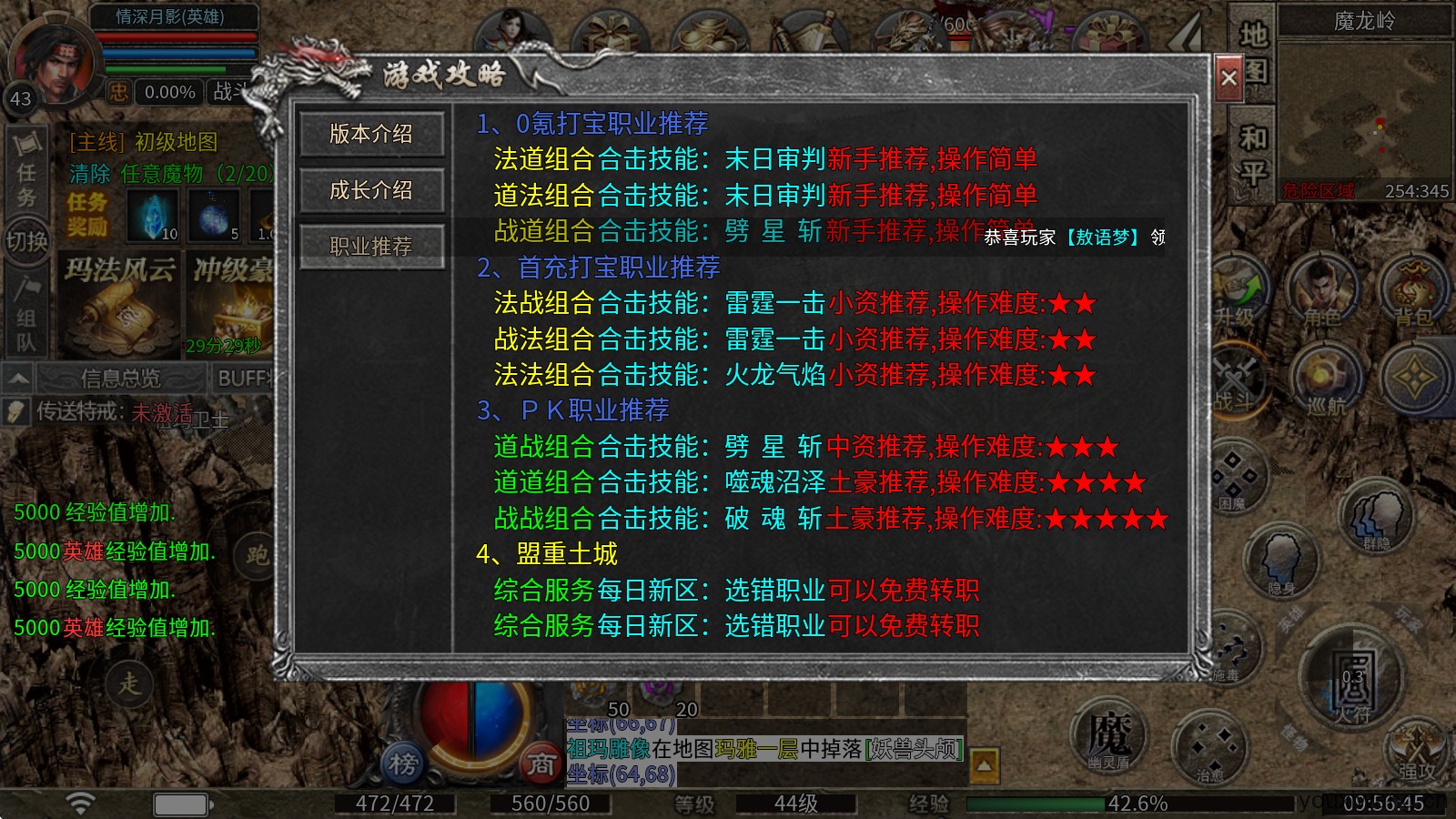Expand the BUFF panel tab
The width and height of the screenshot is (1456, 819).
(244, 378)
